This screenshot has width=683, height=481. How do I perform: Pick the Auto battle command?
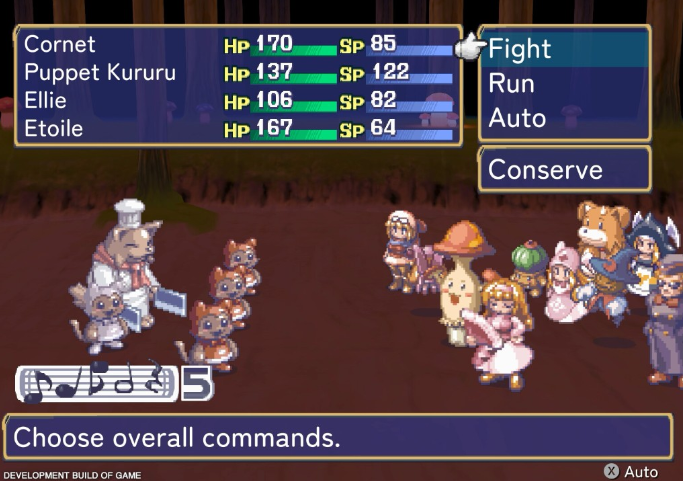click(517, 118)
